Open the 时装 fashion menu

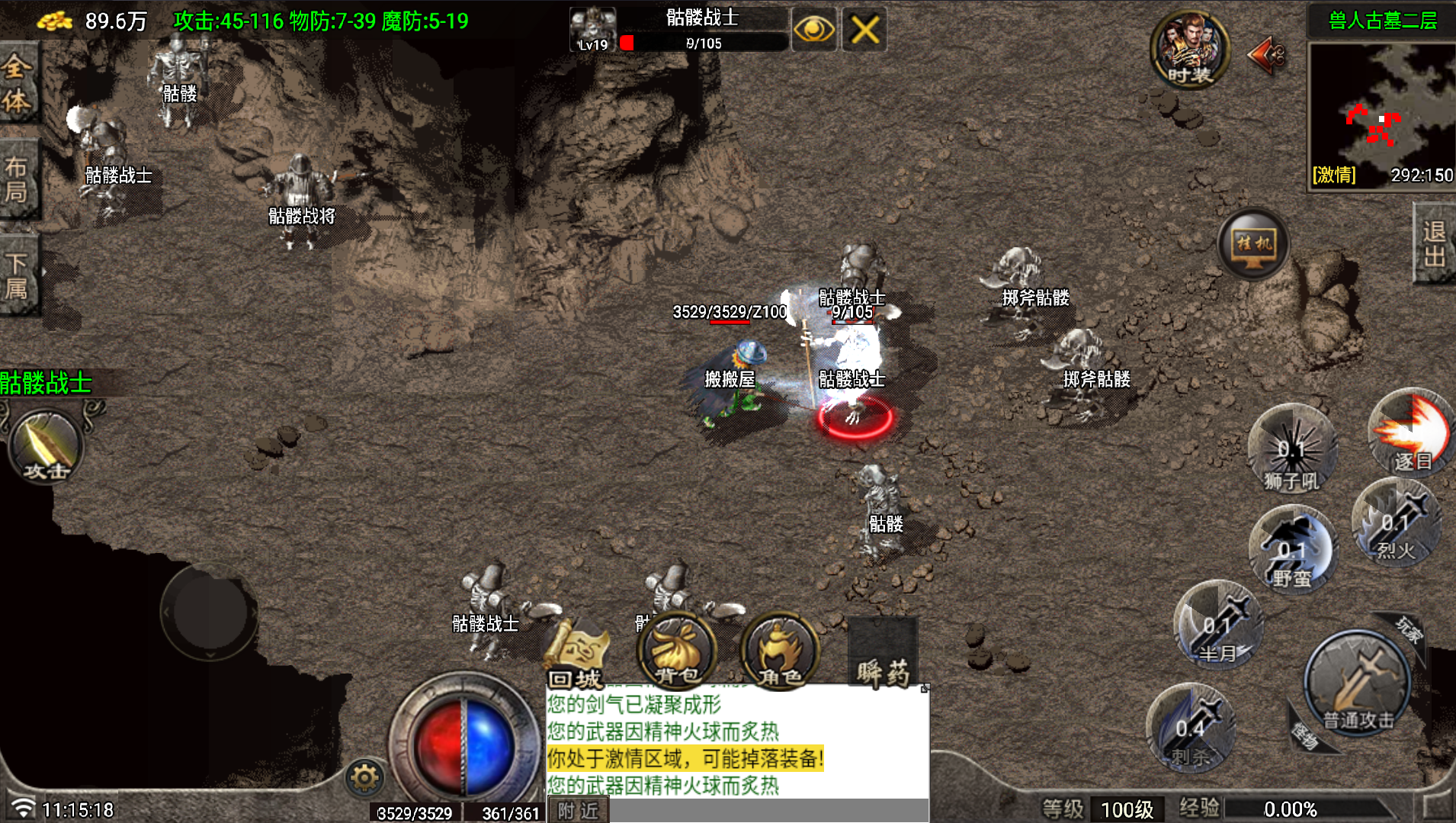[x=1189, y=49]
